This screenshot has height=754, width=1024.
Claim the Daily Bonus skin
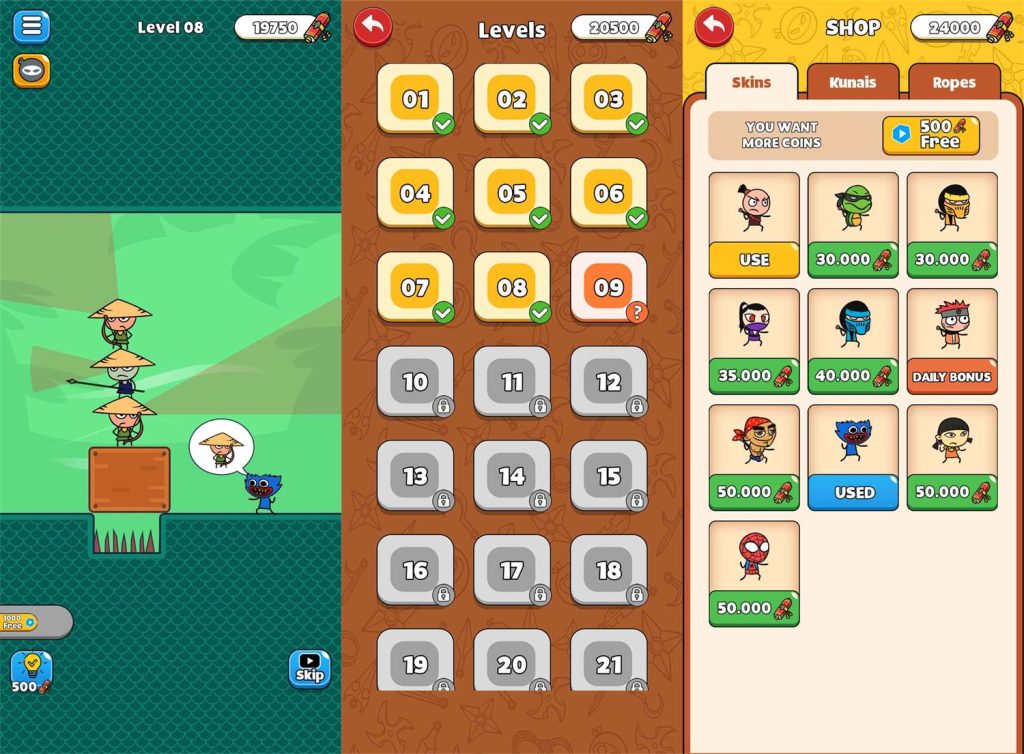point(951,377)
